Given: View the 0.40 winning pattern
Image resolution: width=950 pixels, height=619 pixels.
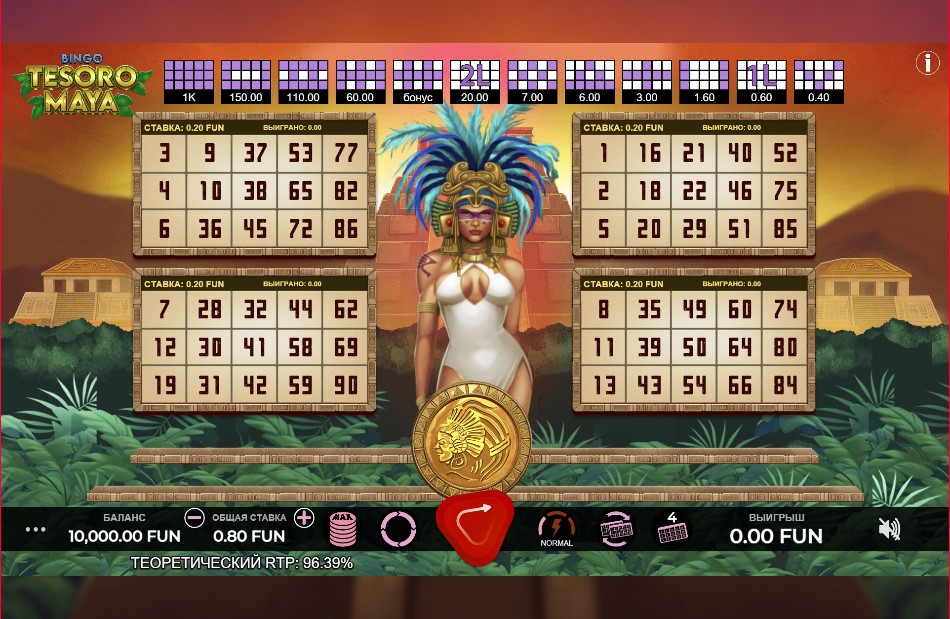Looking at the screenshot, I should (818, 82).
